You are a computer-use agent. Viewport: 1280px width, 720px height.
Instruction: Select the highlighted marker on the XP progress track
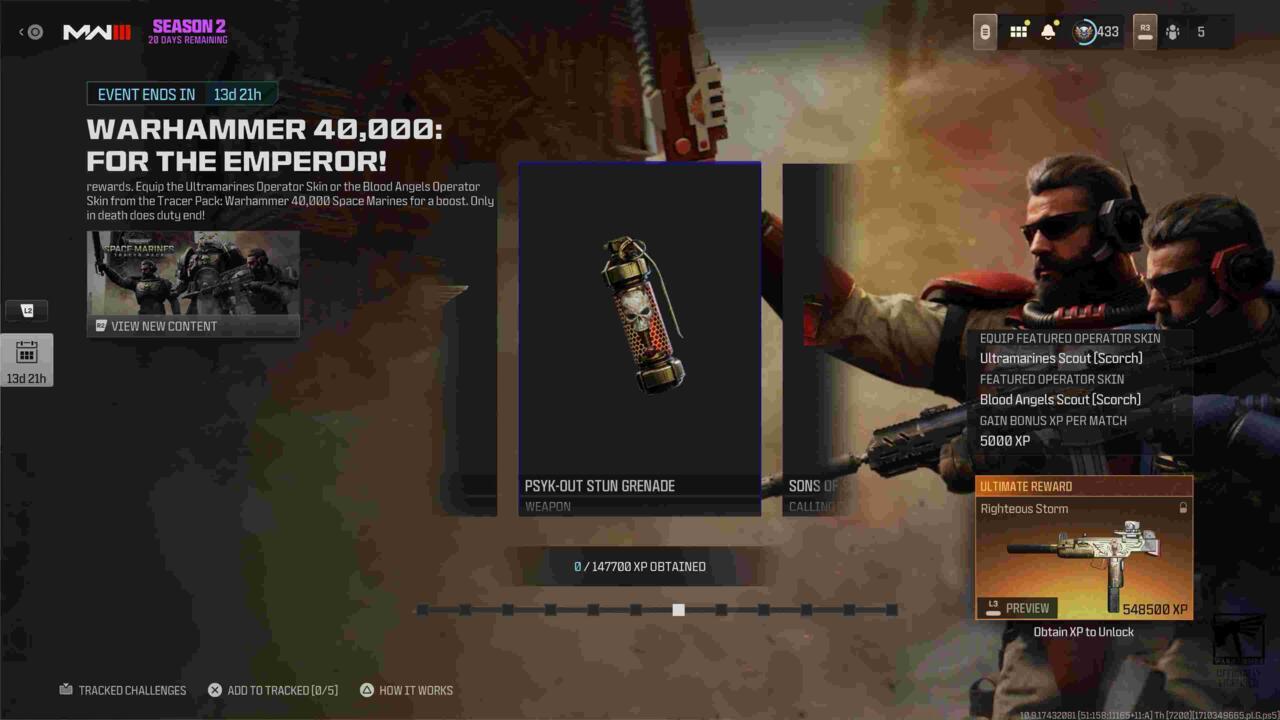click(678, 609)
